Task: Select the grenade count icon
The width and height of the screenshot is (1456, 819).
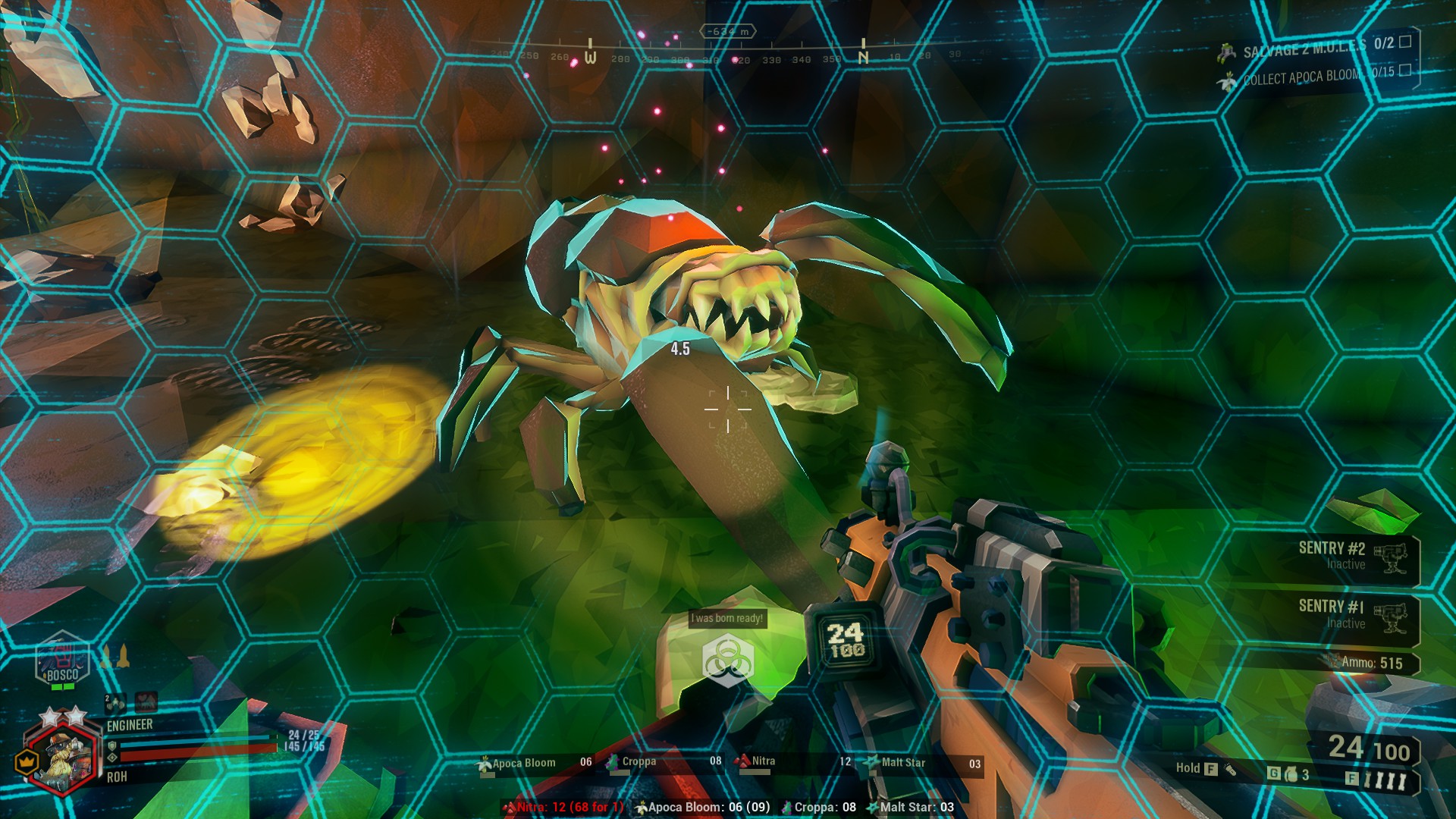Action: pyautogui.click(x=1290, y=774)
